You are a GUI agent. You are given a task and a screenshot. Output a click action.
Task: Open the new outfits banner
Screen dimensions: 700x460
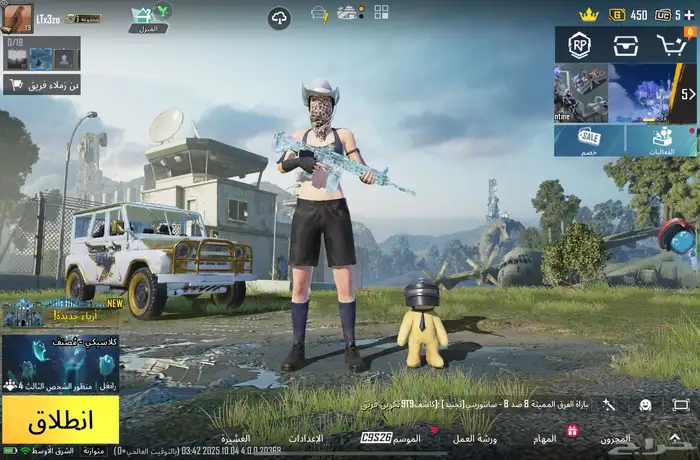[x=60, y=312]
